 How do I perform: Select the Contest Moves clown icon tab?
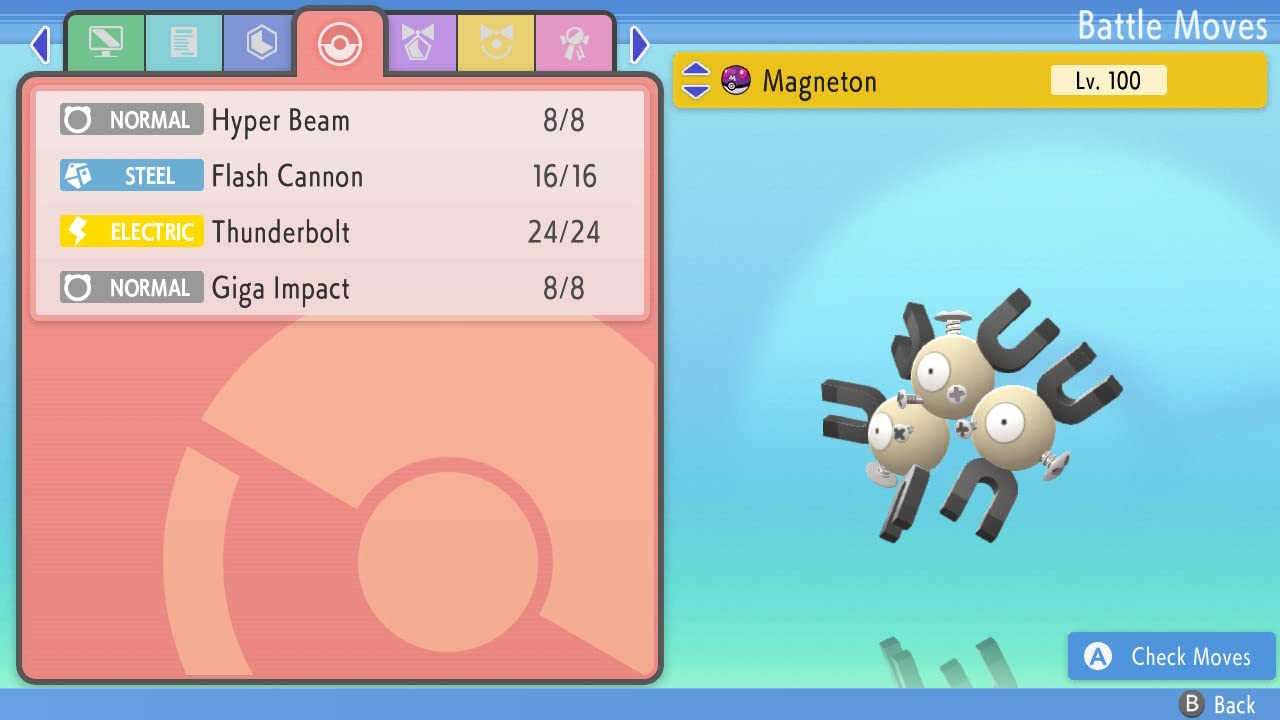coord(497,43)
